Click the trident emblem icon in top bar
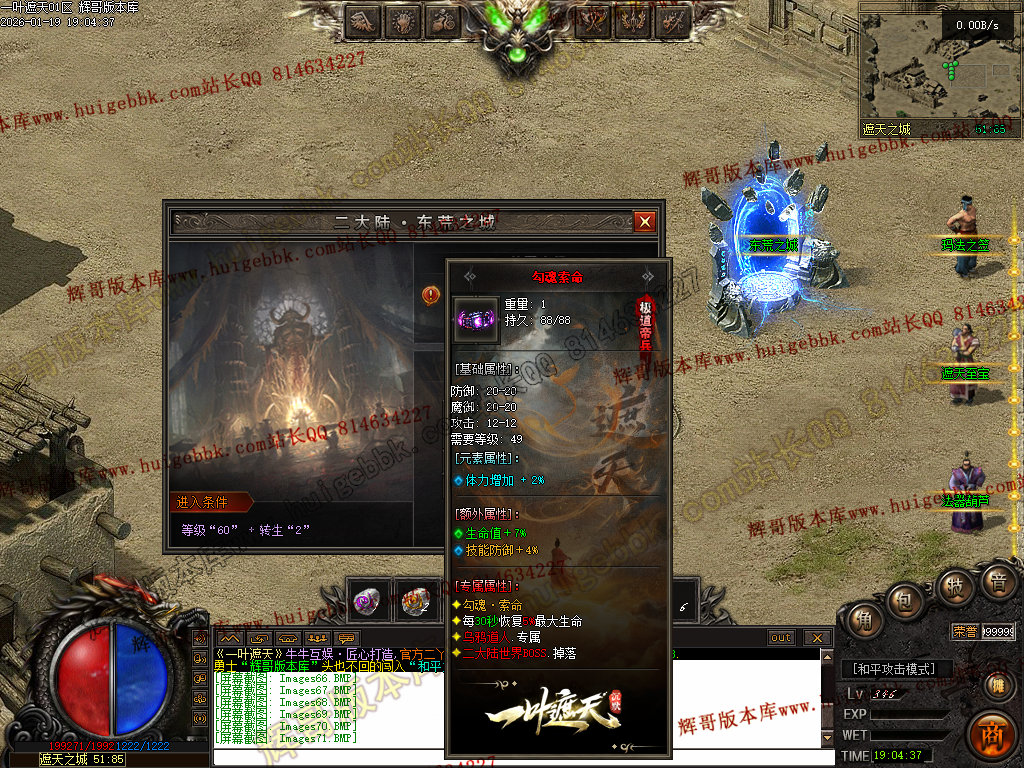Screen dimensions: 1024x768 (x=634, y=19)
